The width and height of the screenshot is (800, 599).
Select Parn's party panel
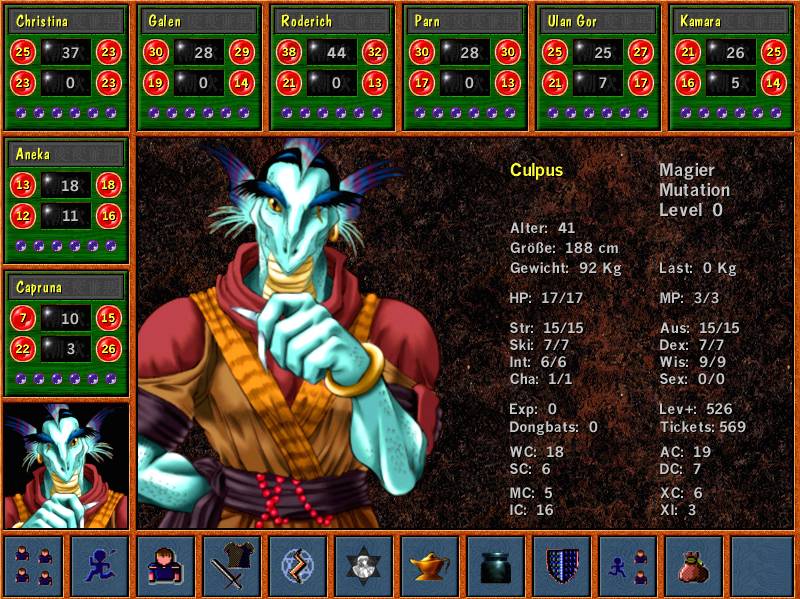(x=465, y=67)
